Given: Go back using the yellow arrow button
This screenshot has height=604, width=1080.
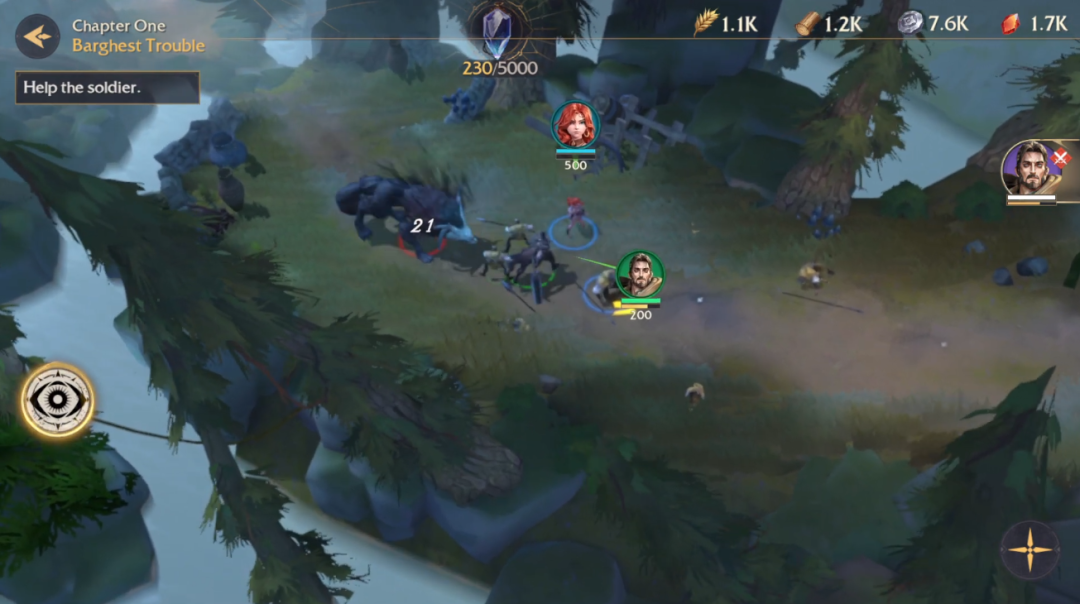Looking at the screenshot, I should (37, 36).
